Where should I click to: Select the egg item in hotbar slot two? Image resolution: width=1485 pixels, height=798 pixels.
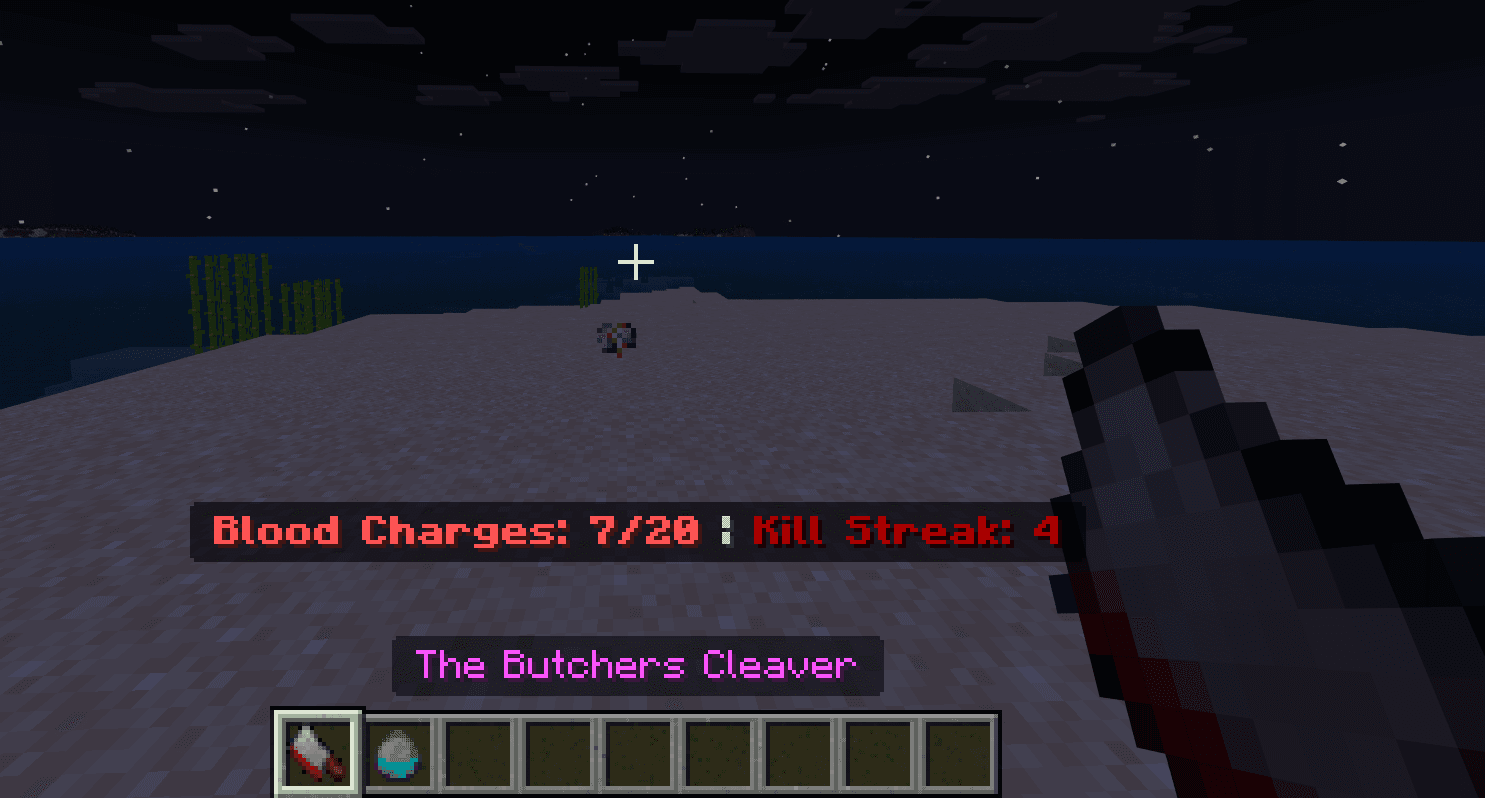point(397,755)
